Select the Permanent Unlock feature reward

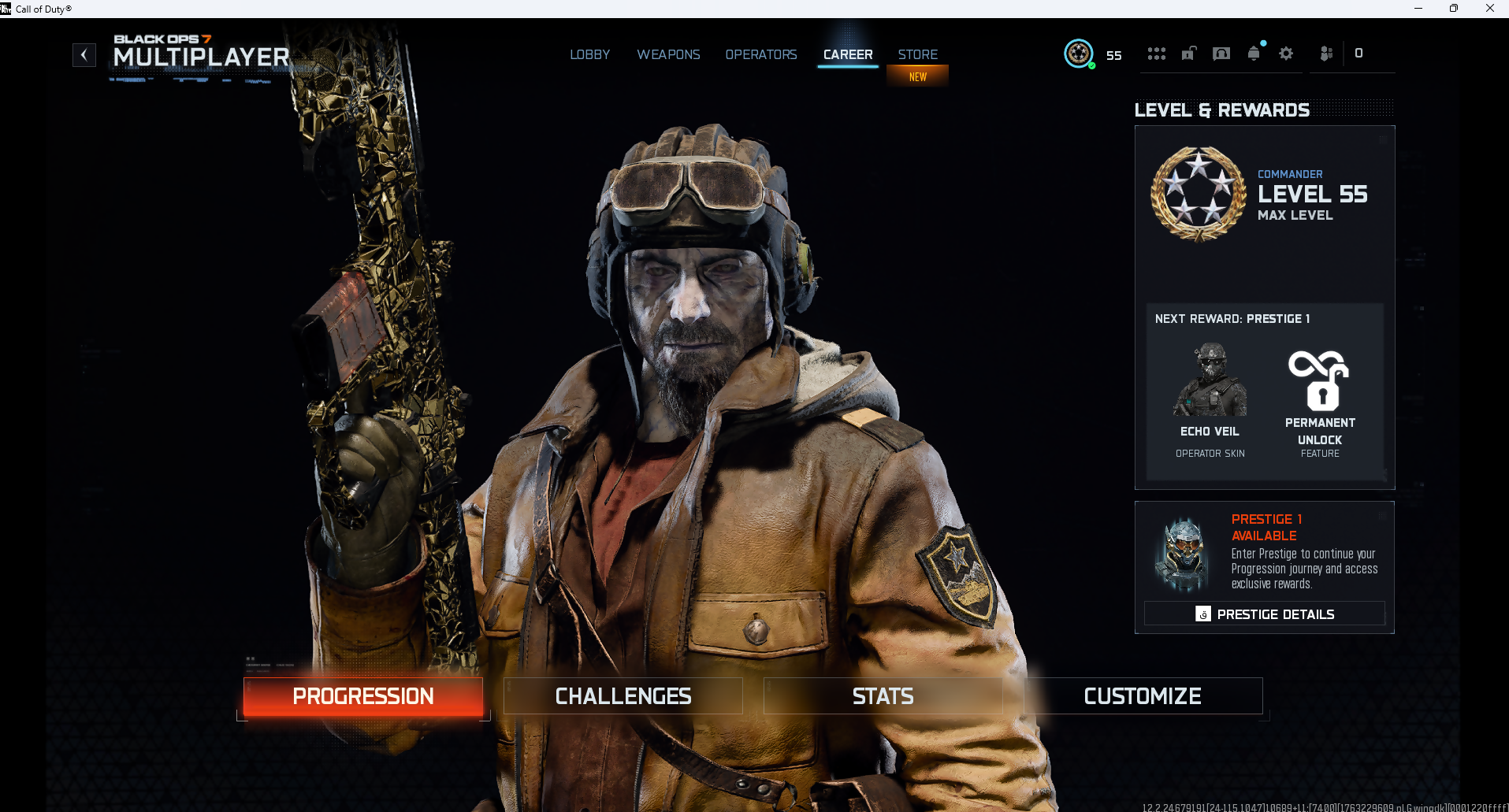tap(1320, 402)
